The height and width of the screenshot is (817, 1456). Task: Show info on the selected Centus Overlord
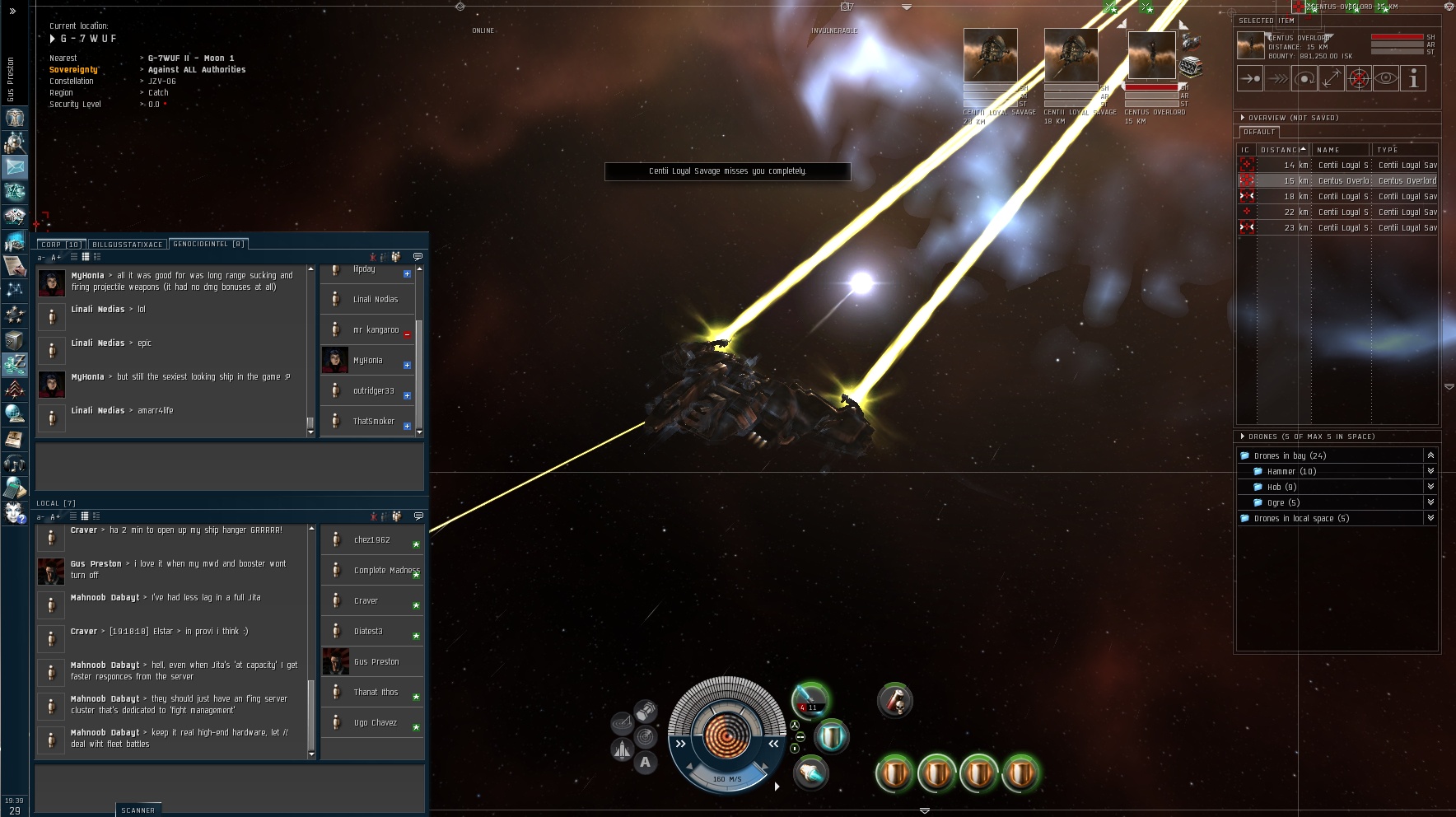(1413, 79)
